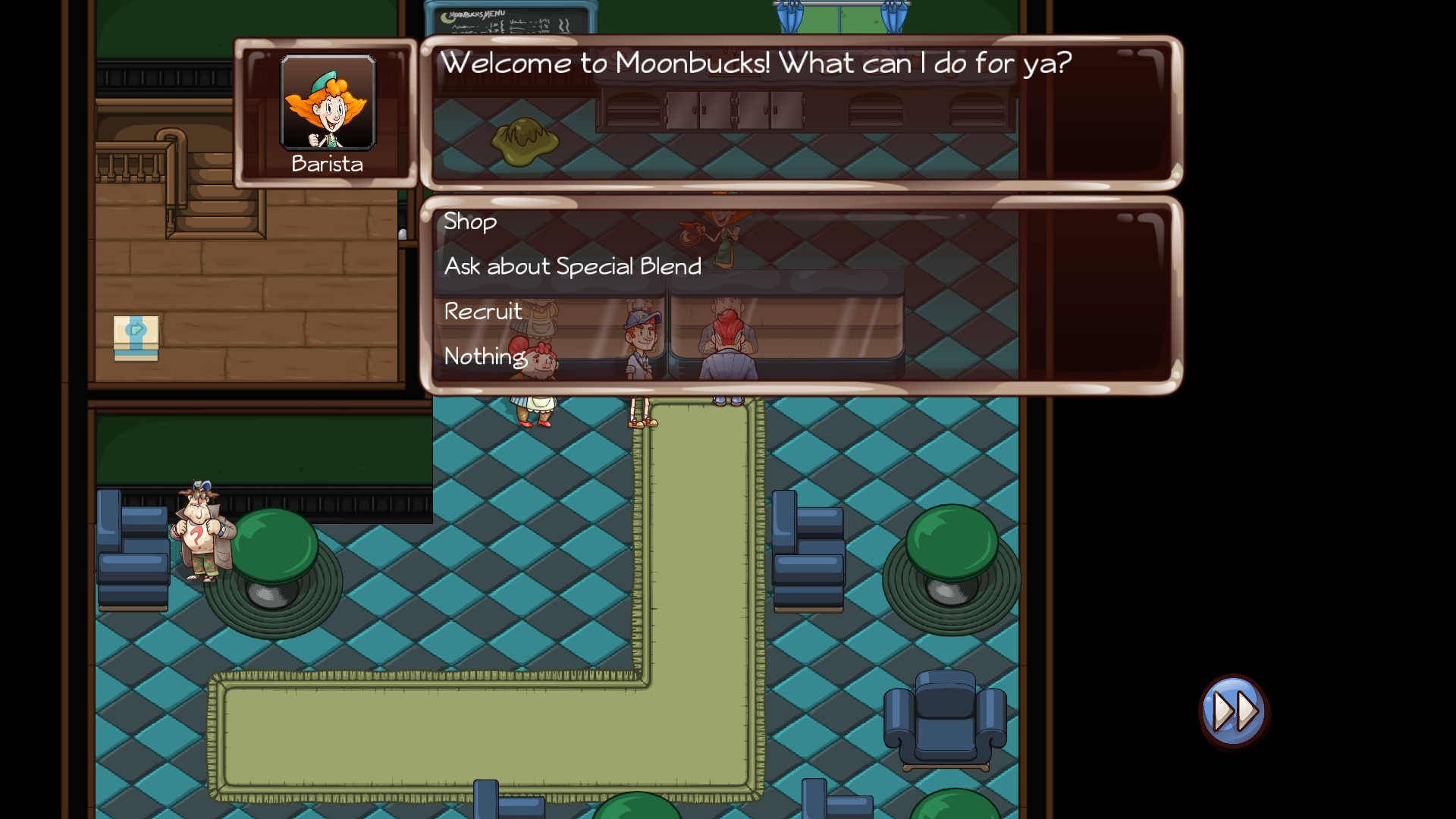Choose the Shop dialogue option

470,221
